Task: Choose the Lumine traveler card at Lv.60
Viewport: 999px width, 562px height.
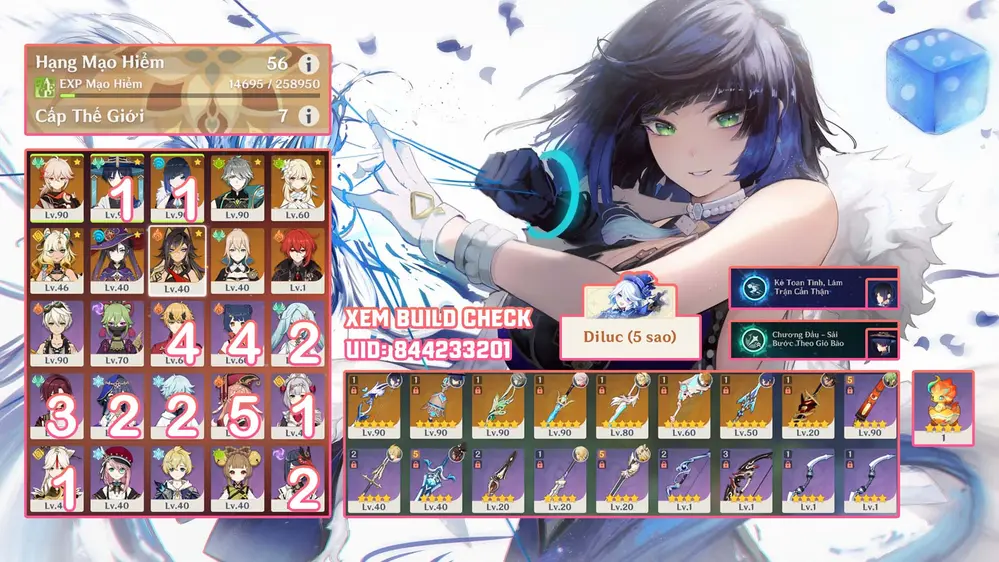Action: coord(297,185)
